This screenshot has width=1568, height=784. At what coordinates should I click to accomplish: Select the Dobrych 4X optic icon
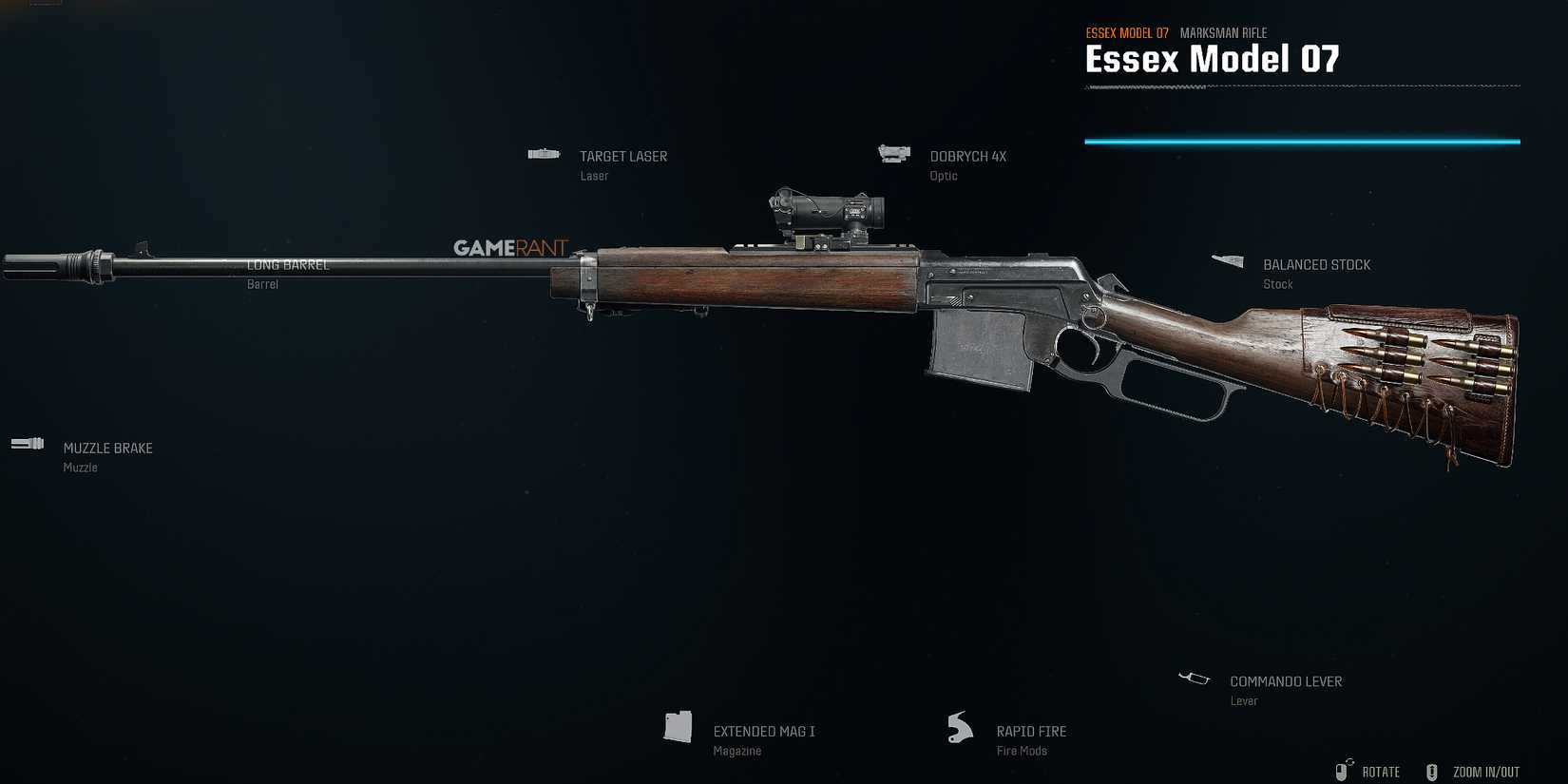pyautogui.click(x=893, y=153)
